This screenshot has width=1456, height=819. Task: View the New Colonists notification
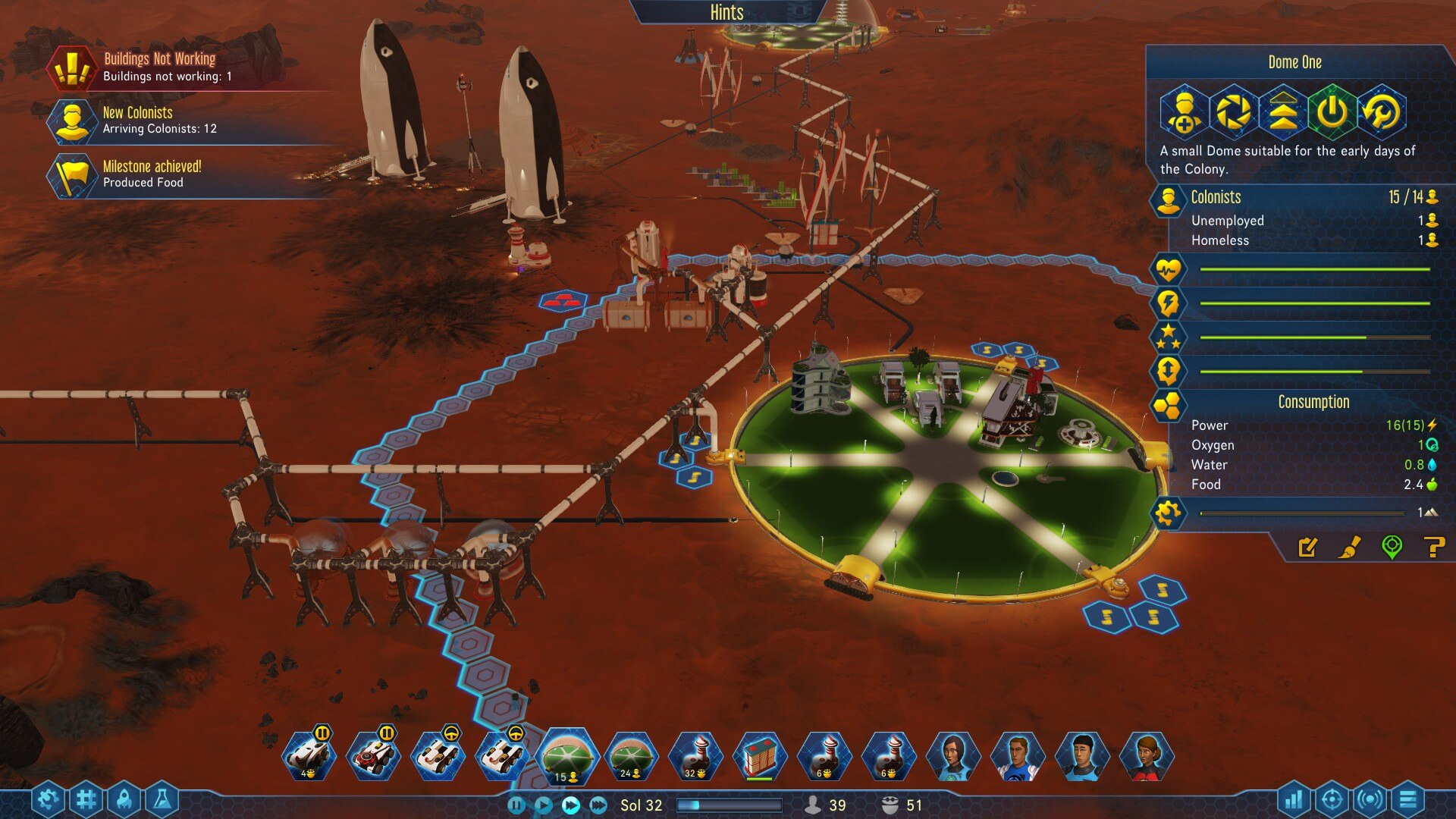[x=159, y=121]
